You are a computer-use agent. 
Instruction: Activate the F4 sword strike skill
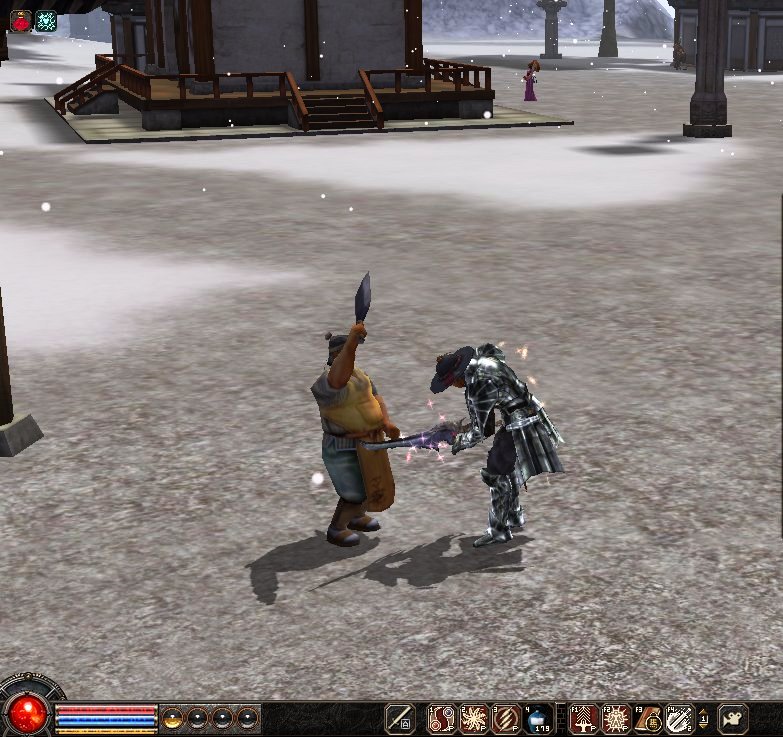point(680,718)
